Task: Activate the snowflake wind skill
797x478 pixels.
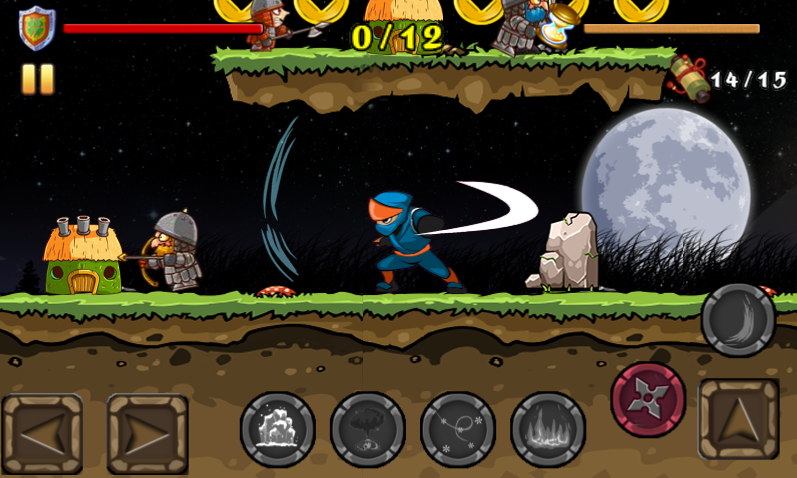Action: 457,429
